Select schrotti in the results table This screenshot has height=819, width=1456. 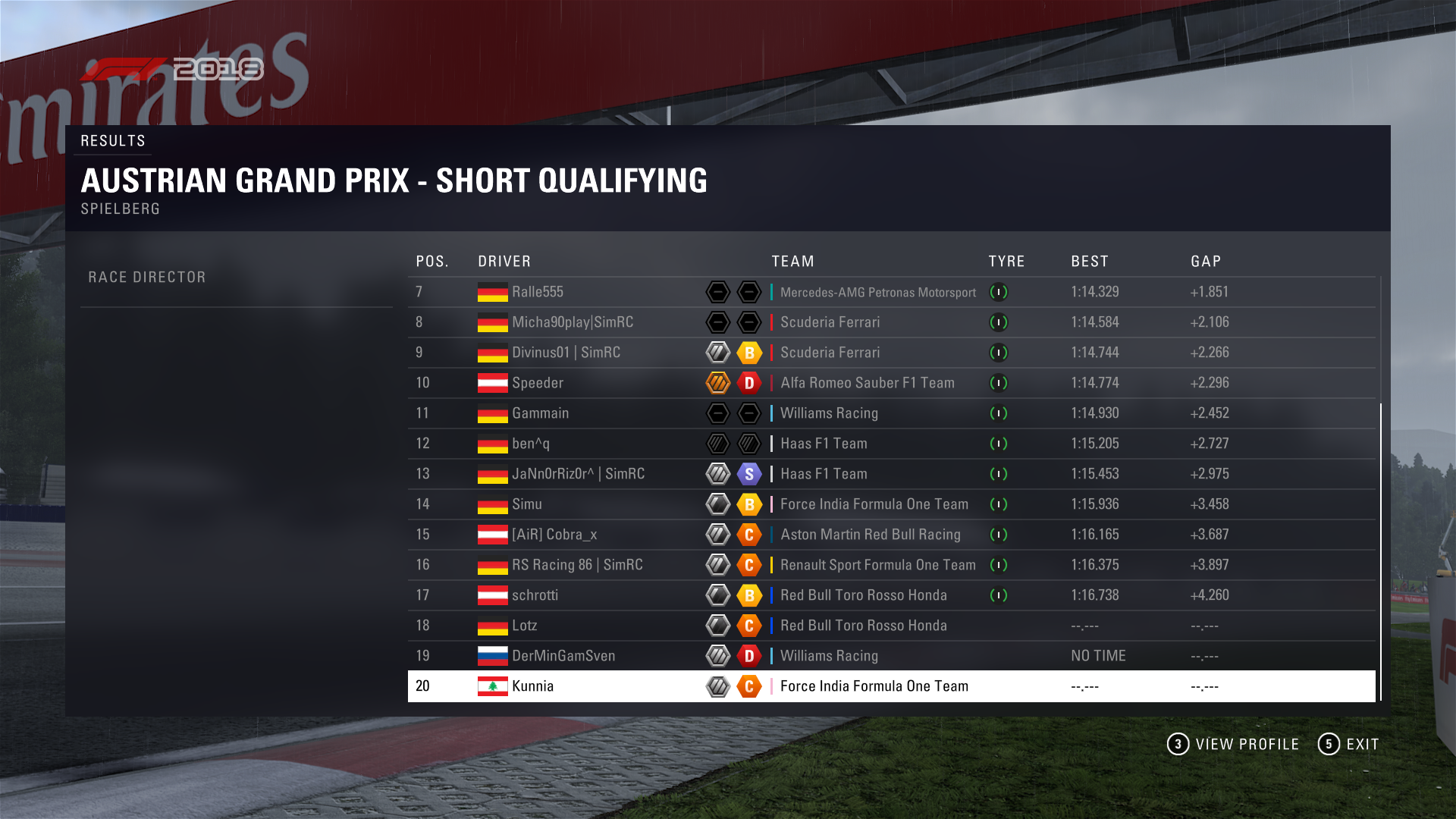[535, 595]
